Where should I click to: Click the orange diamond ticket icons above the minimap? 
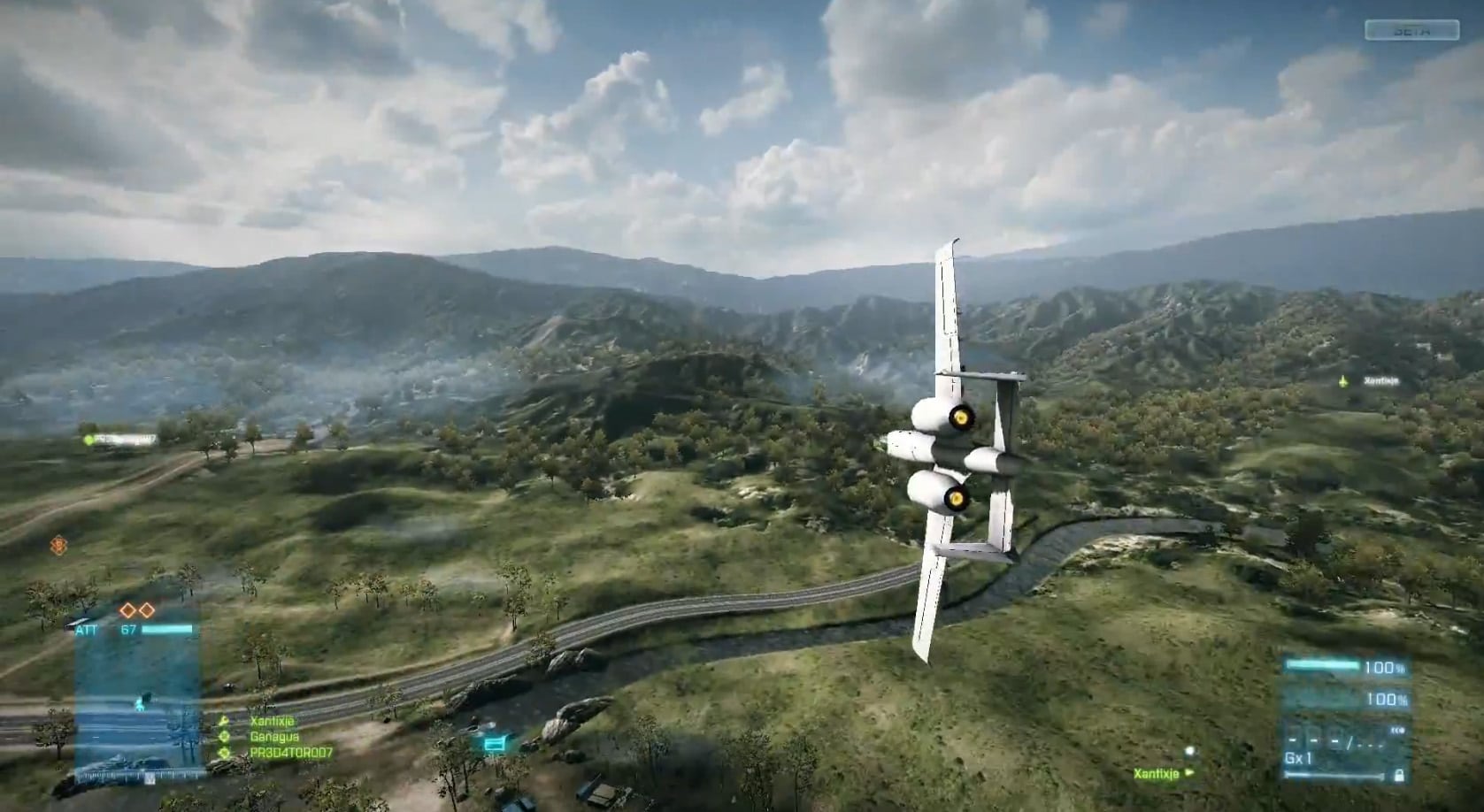point(137,610)
